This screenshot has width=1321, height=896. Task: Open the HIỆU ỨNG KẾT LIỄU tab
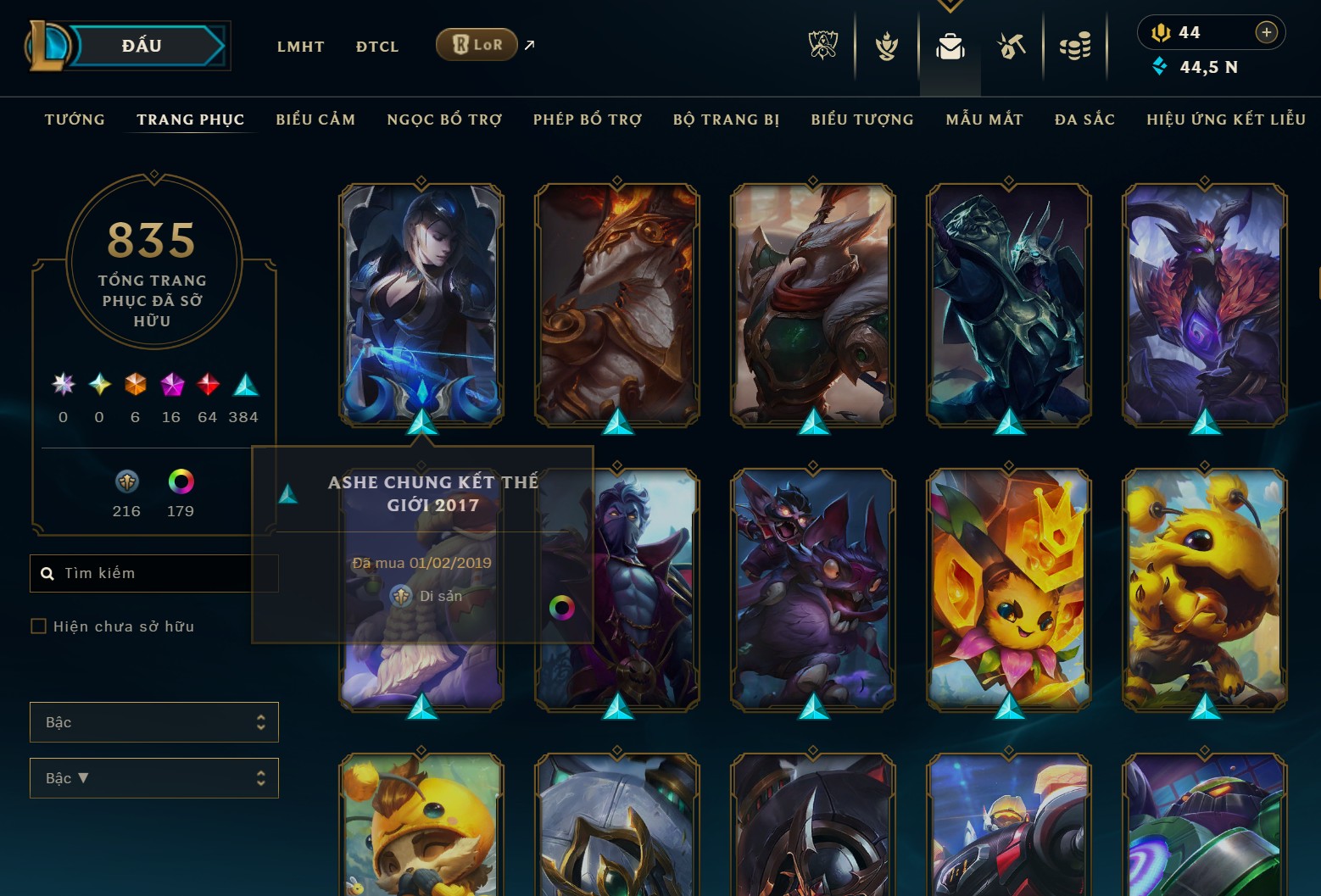1225,120
